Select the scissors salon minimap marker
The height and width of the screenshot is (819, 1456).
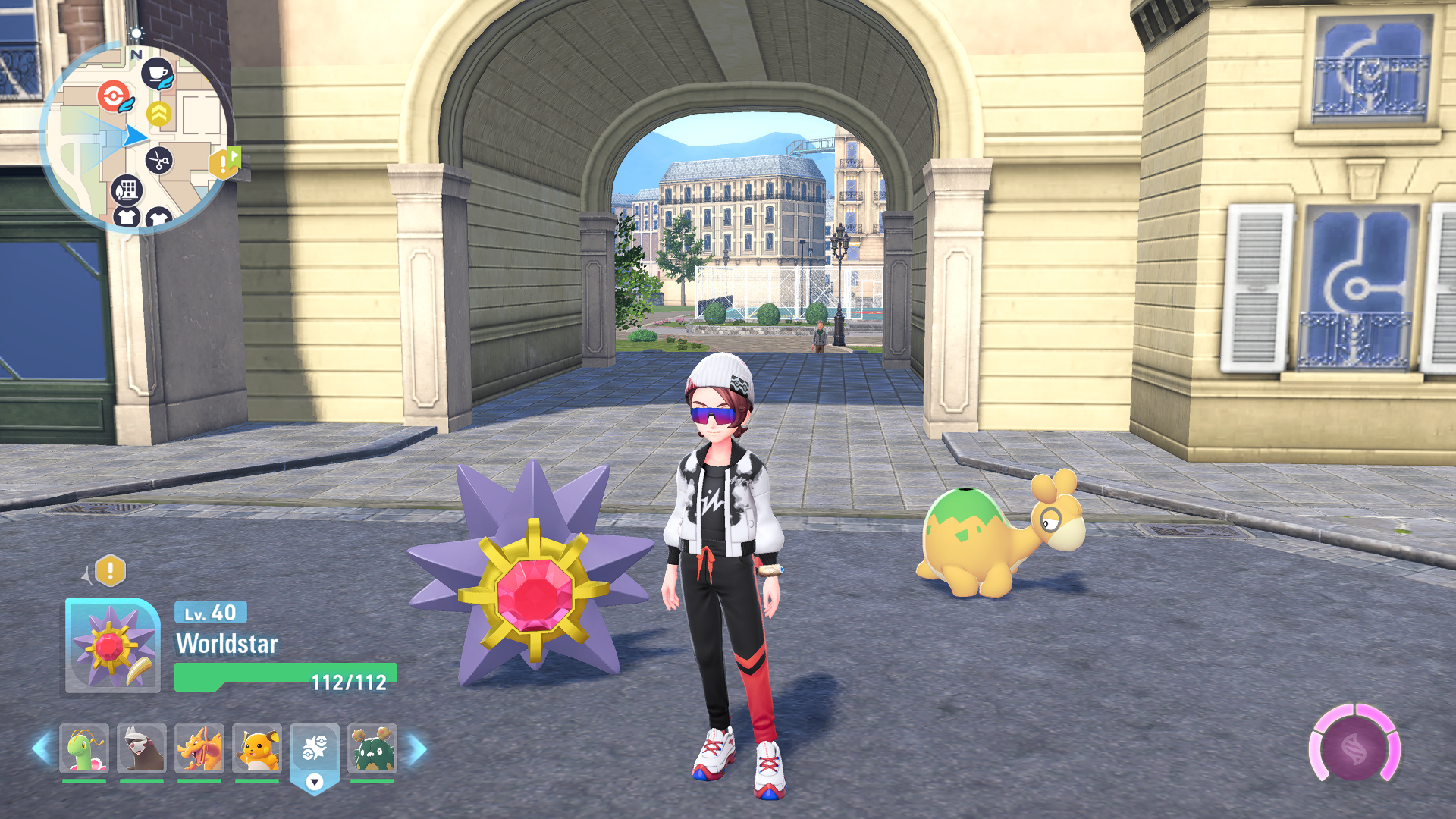pos(158,161)
